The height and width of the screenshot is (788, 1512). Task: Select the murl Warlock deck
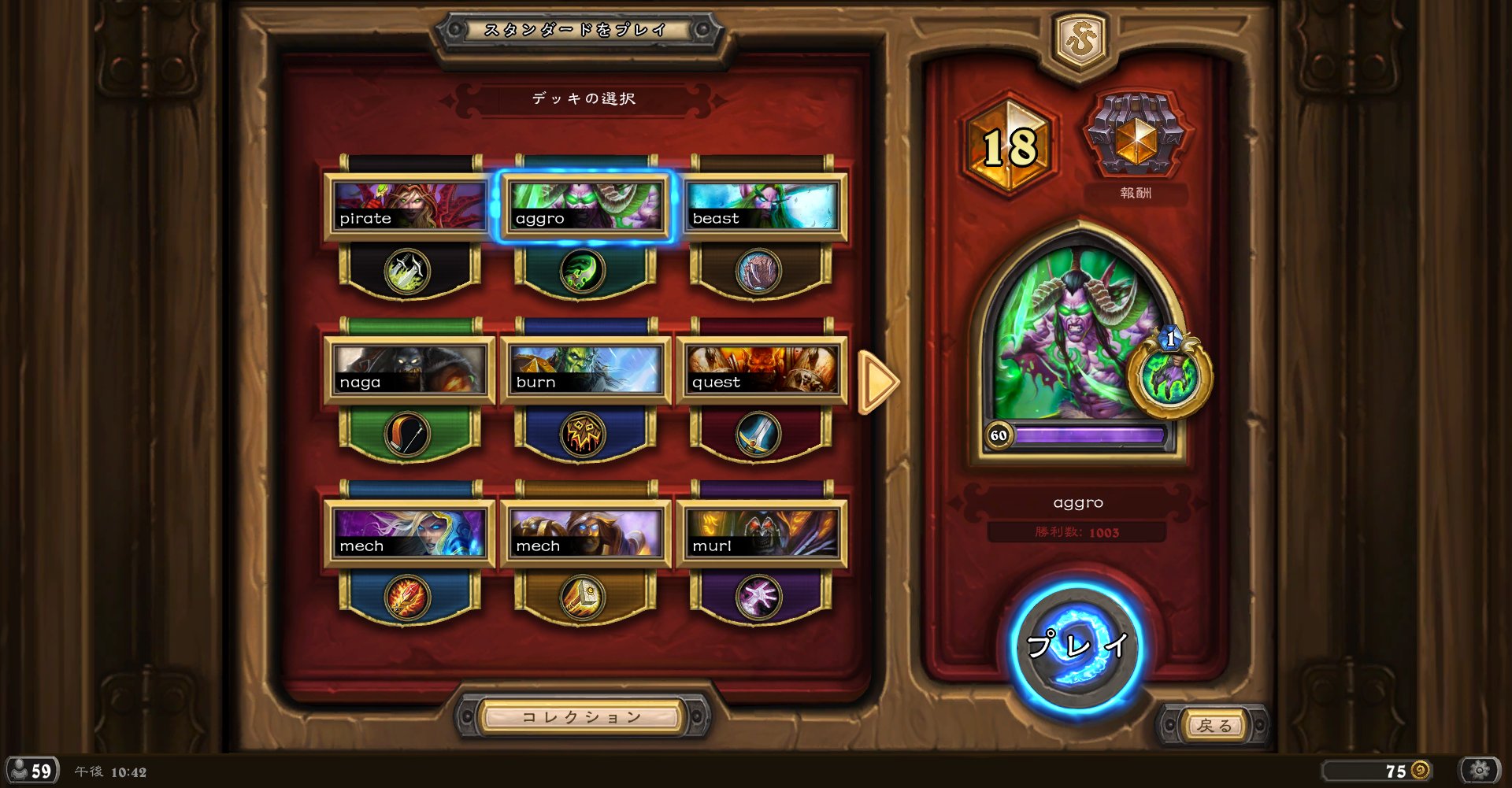(761, 534)
